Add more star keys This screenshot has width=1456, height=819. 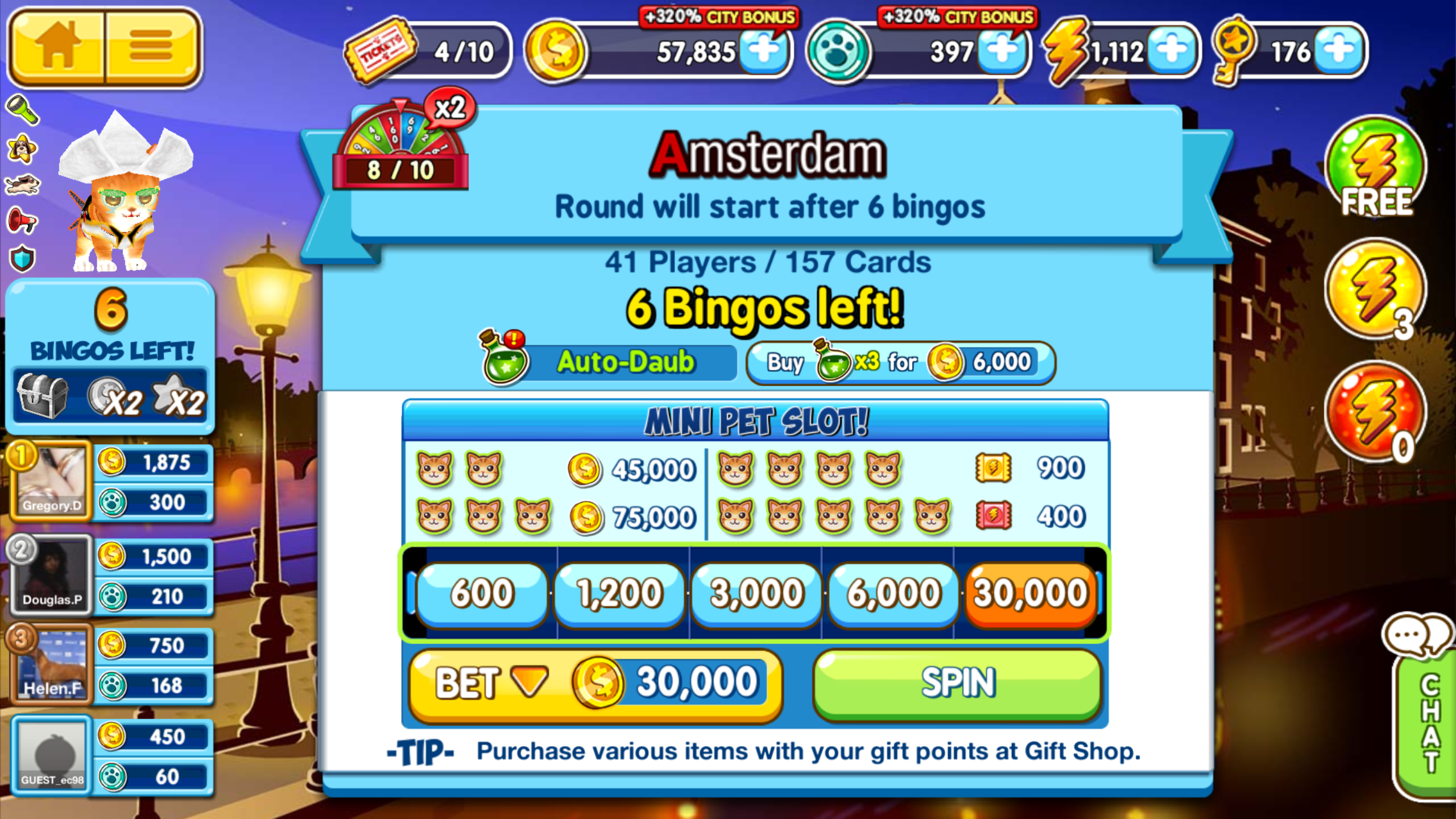(1338, 51)
